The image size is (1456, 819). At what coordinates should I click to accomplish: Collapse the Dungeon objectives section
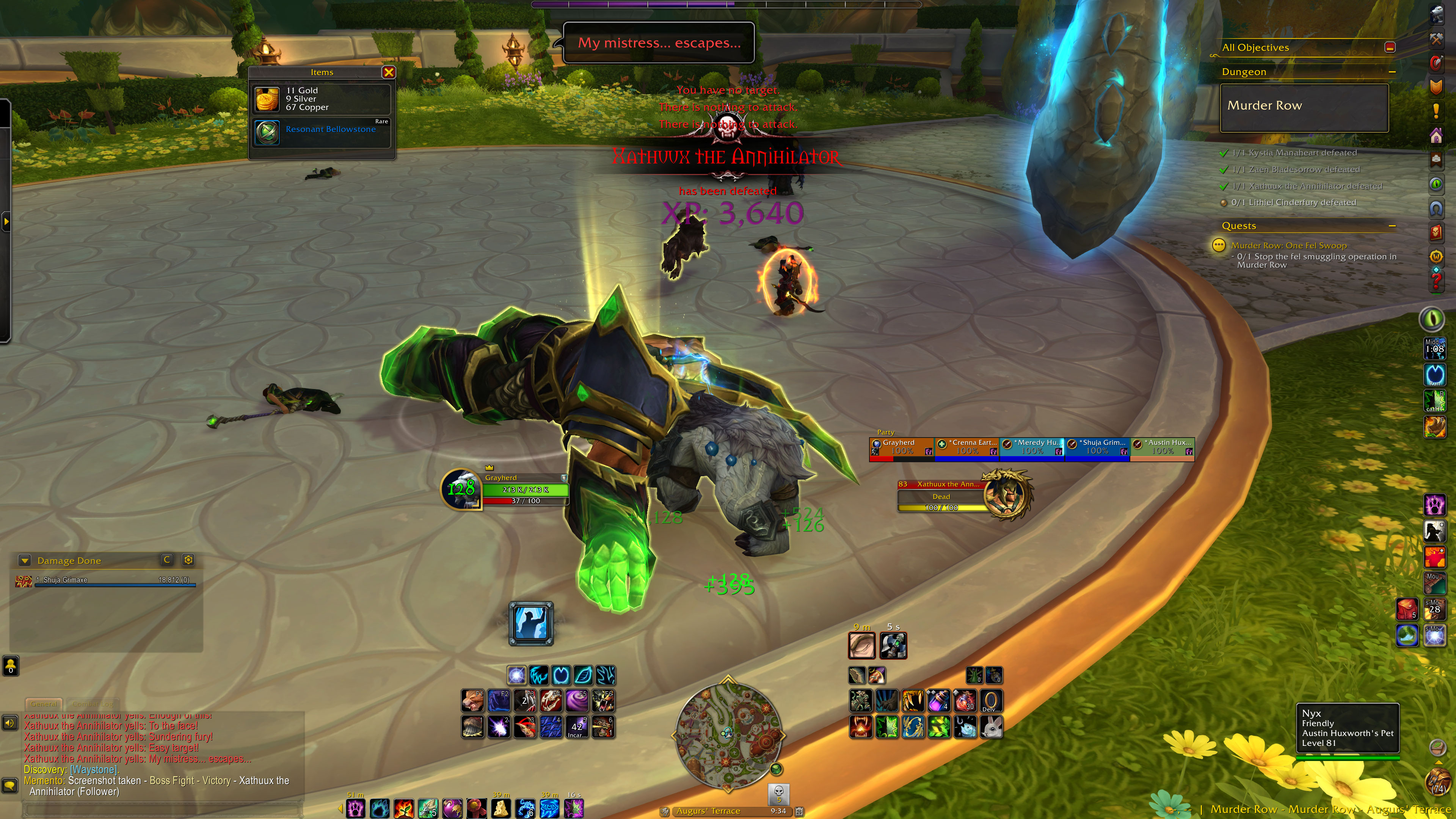(x=1392, y=72)
